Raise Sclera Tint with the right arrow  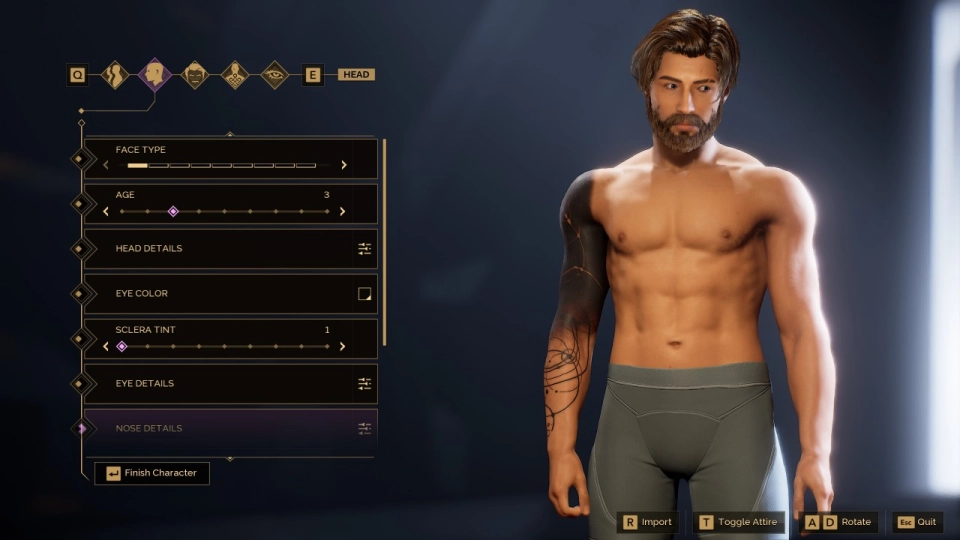click(x=342, y=346)
